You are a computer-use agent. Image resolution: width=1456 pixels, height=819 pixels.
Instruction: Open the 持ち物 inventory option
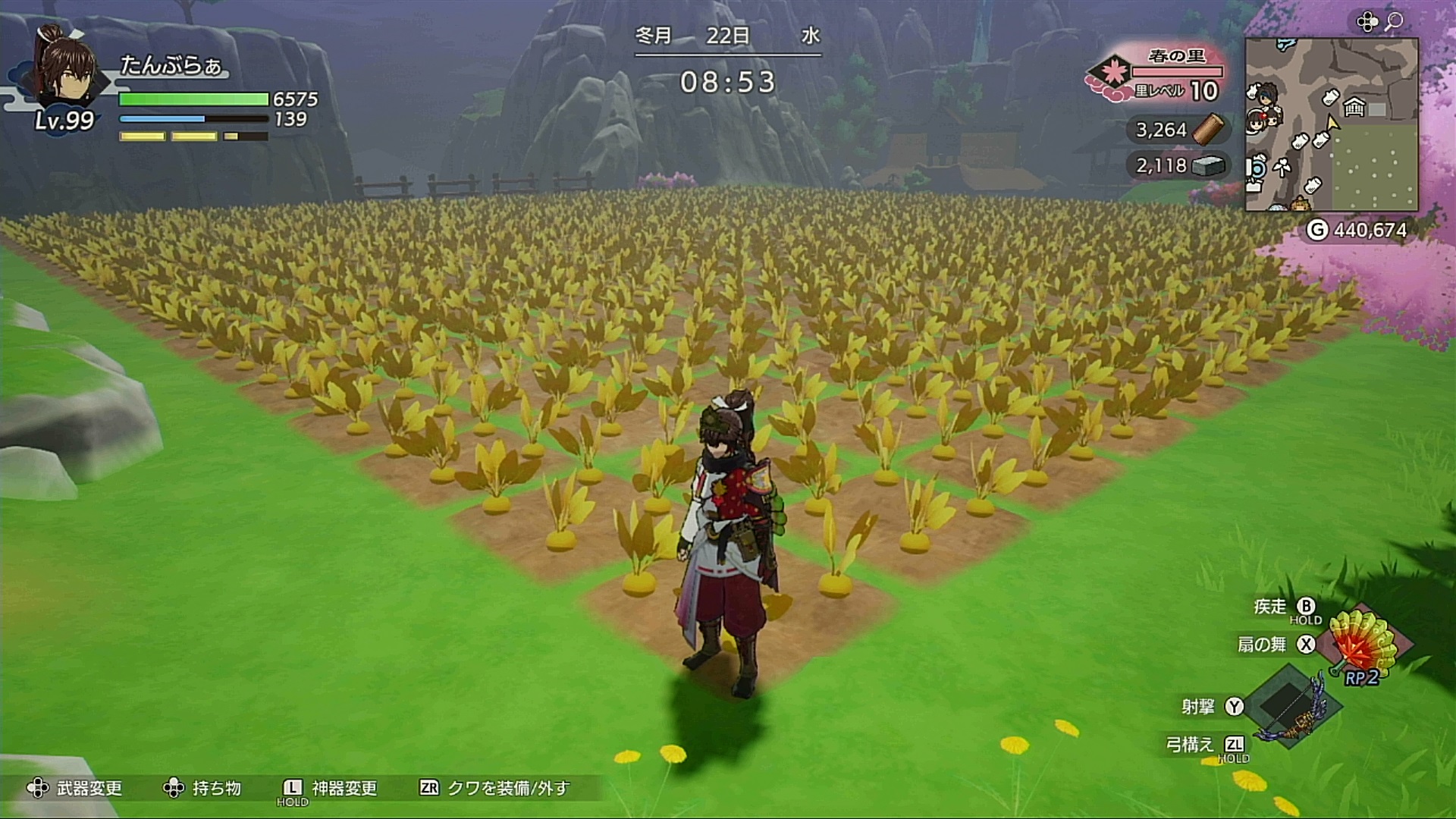click(202, 789)
